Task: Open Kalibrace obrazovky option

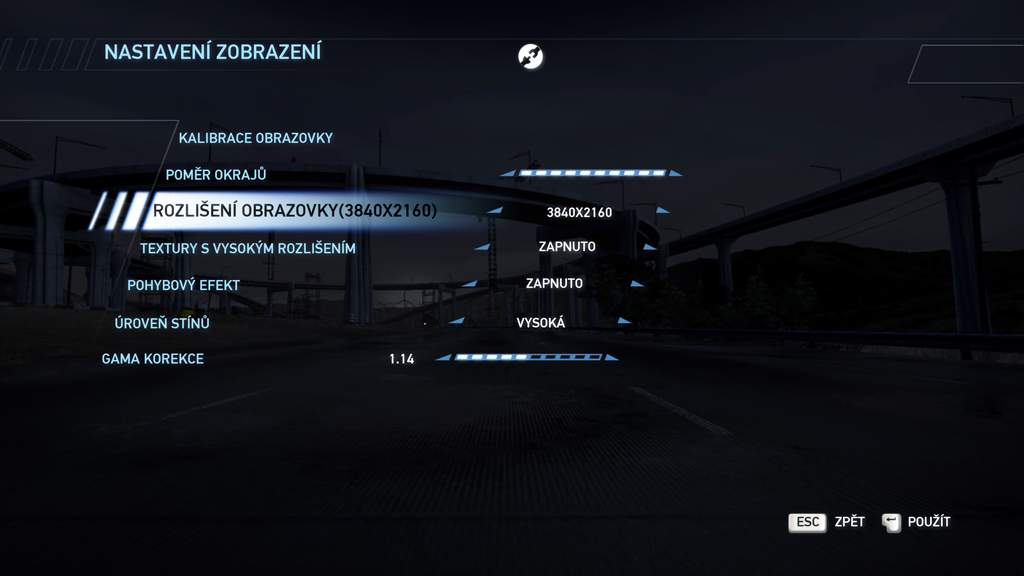Action: (255, 138)
